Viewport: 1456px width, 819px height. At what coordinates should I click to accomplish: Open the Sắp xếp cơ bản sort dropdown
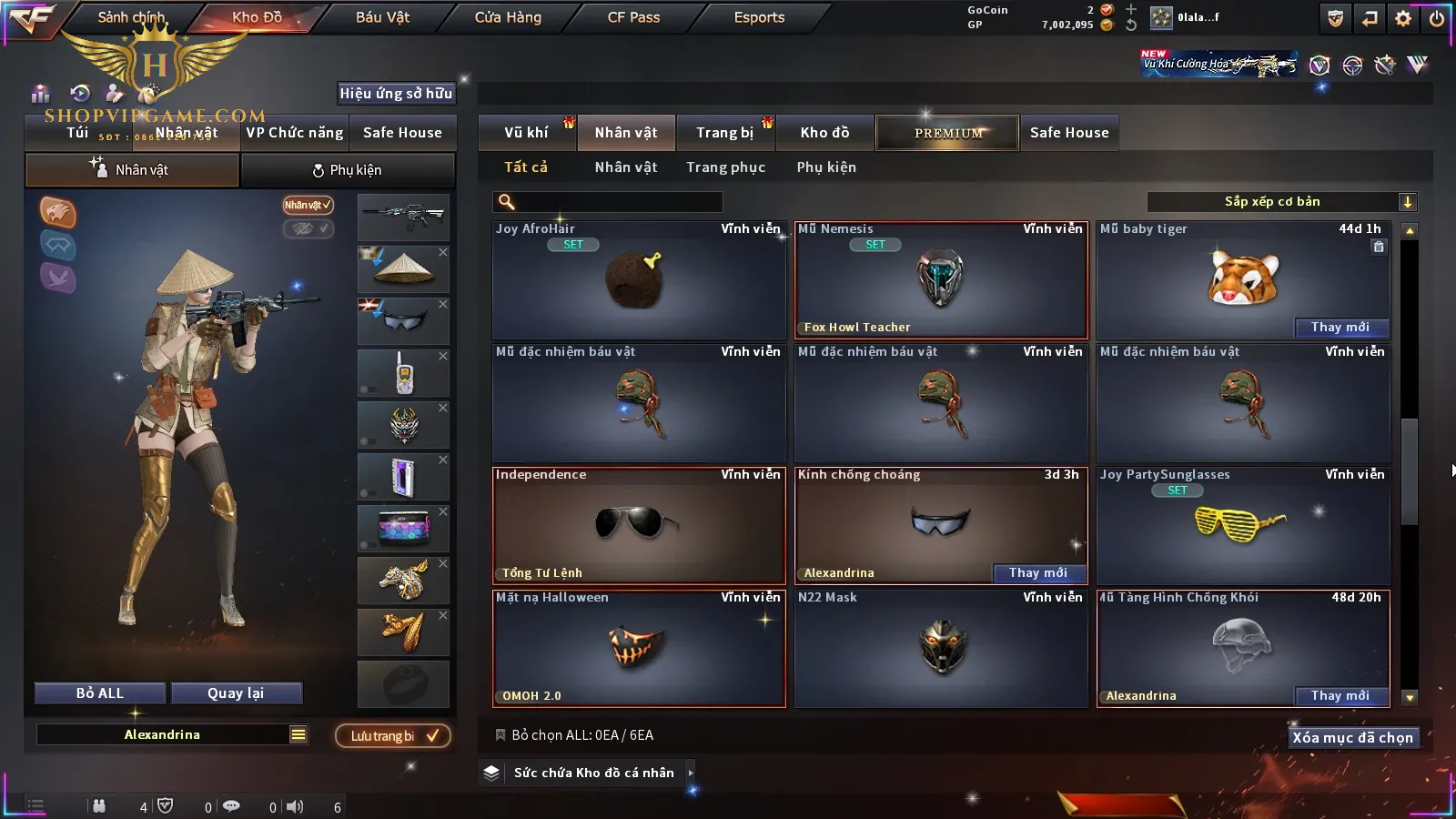coord(1281,202)
